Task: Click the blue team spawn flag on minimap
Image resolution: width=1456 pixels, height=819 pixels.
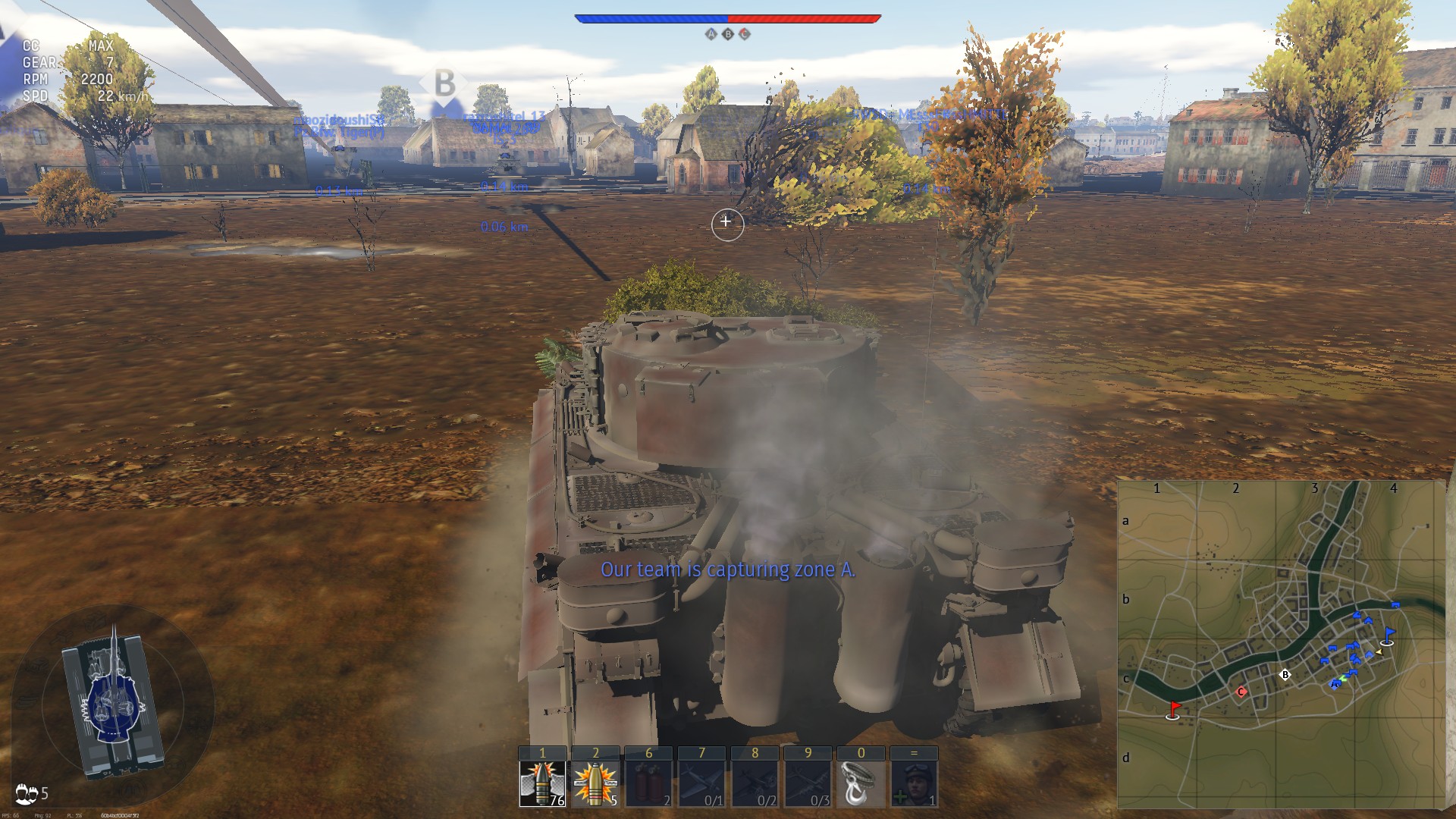Action: point(1389,634)
